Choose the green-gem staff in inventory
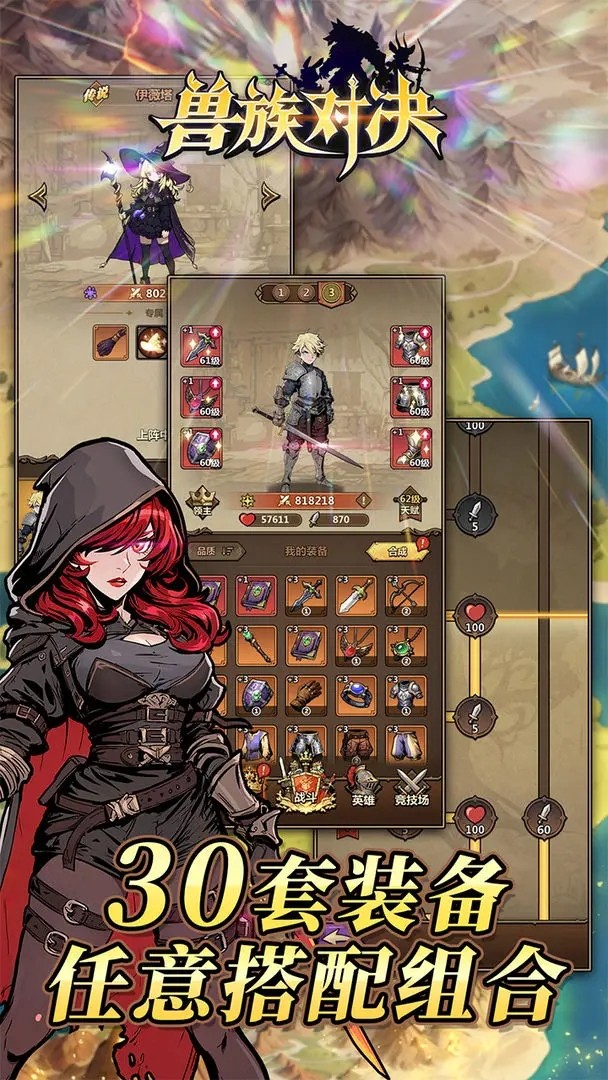Screen dimensions: 608x1080 tap(256, 644)
